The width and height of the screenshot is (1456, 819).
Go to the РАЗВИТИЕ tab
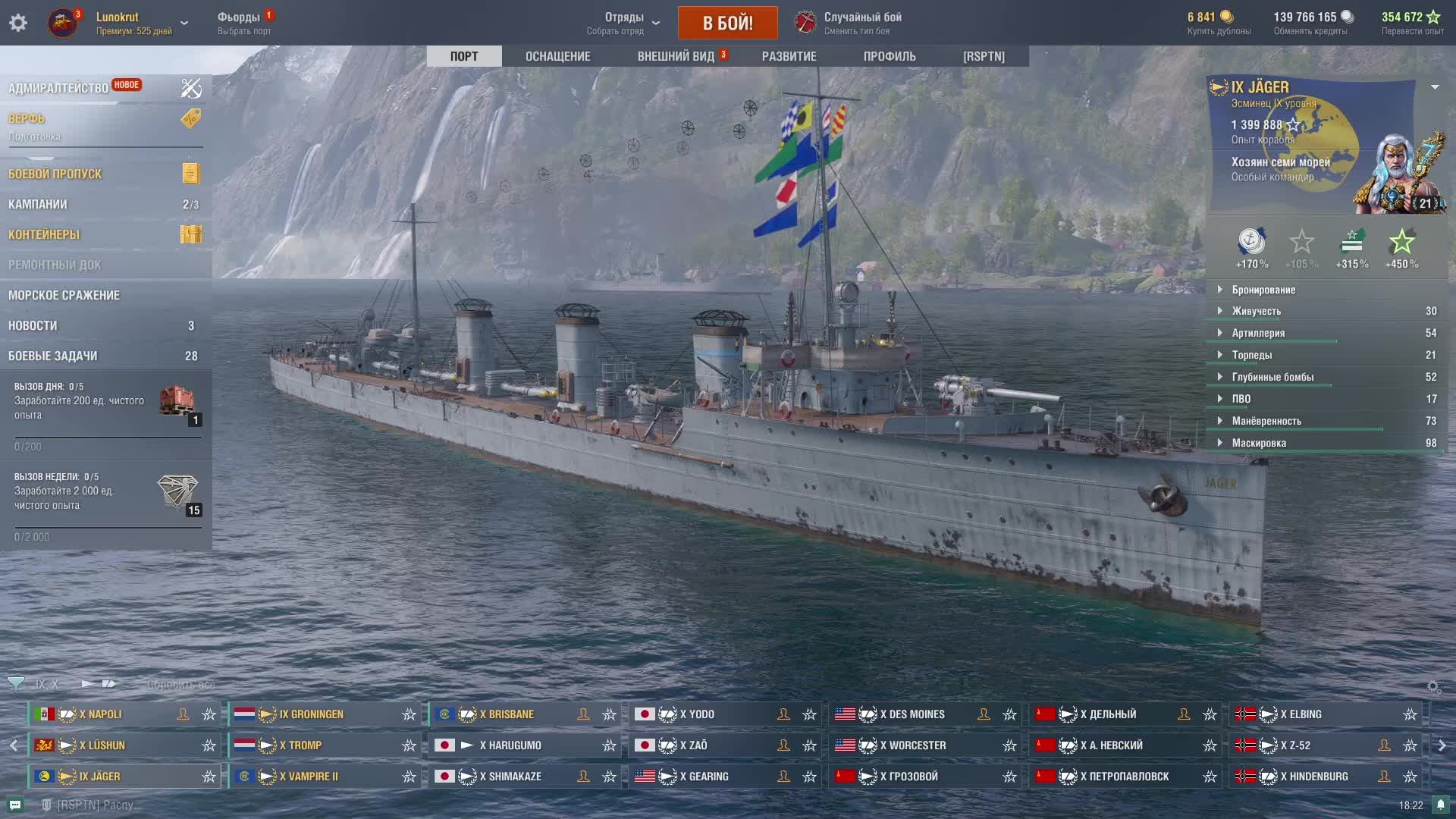(x=789, y=56)
